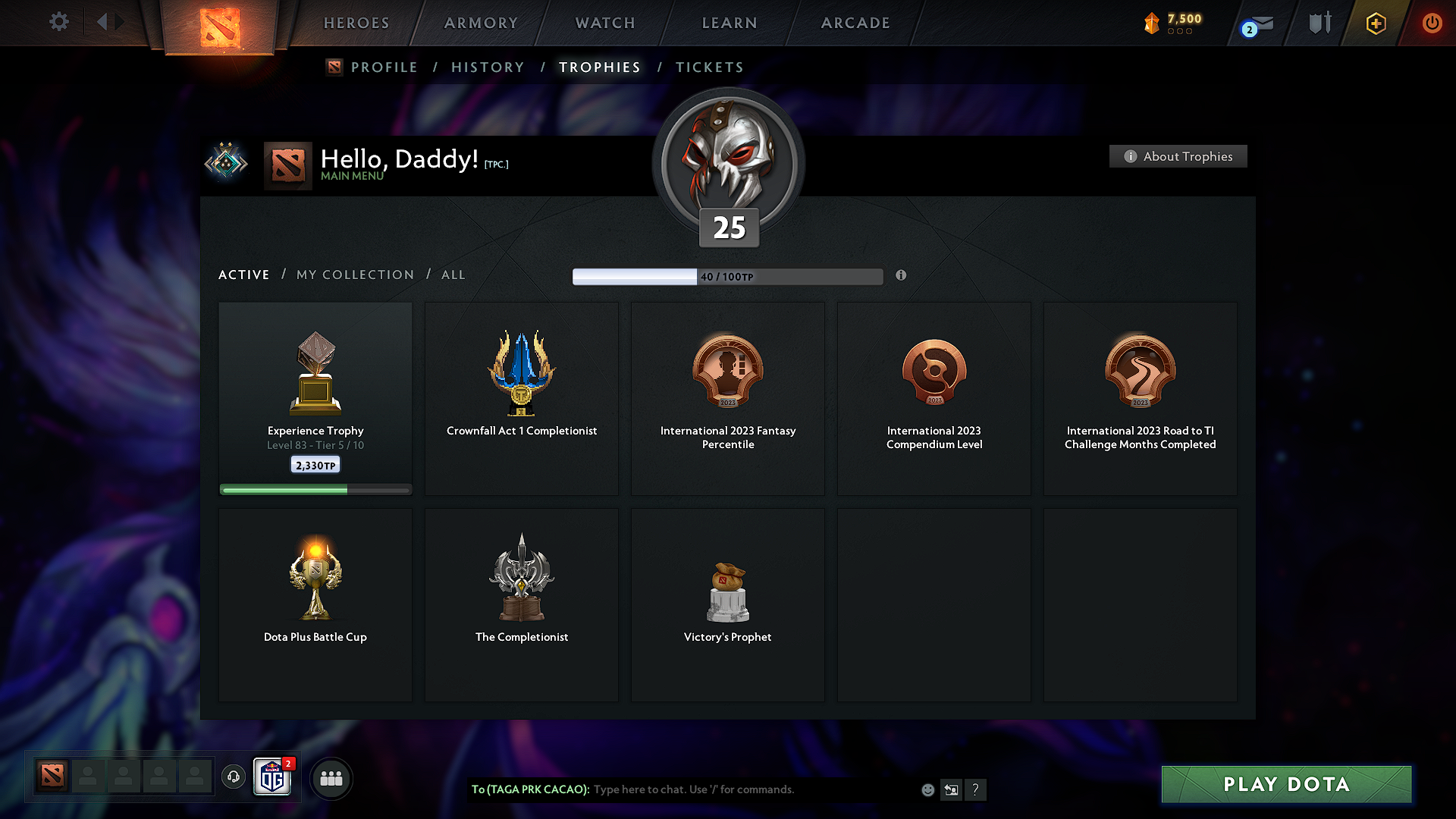The width and height of the screenshot is (1456, 819).
Task: Click the 40/100 TP progress bar
Action: tap(728, 276)
